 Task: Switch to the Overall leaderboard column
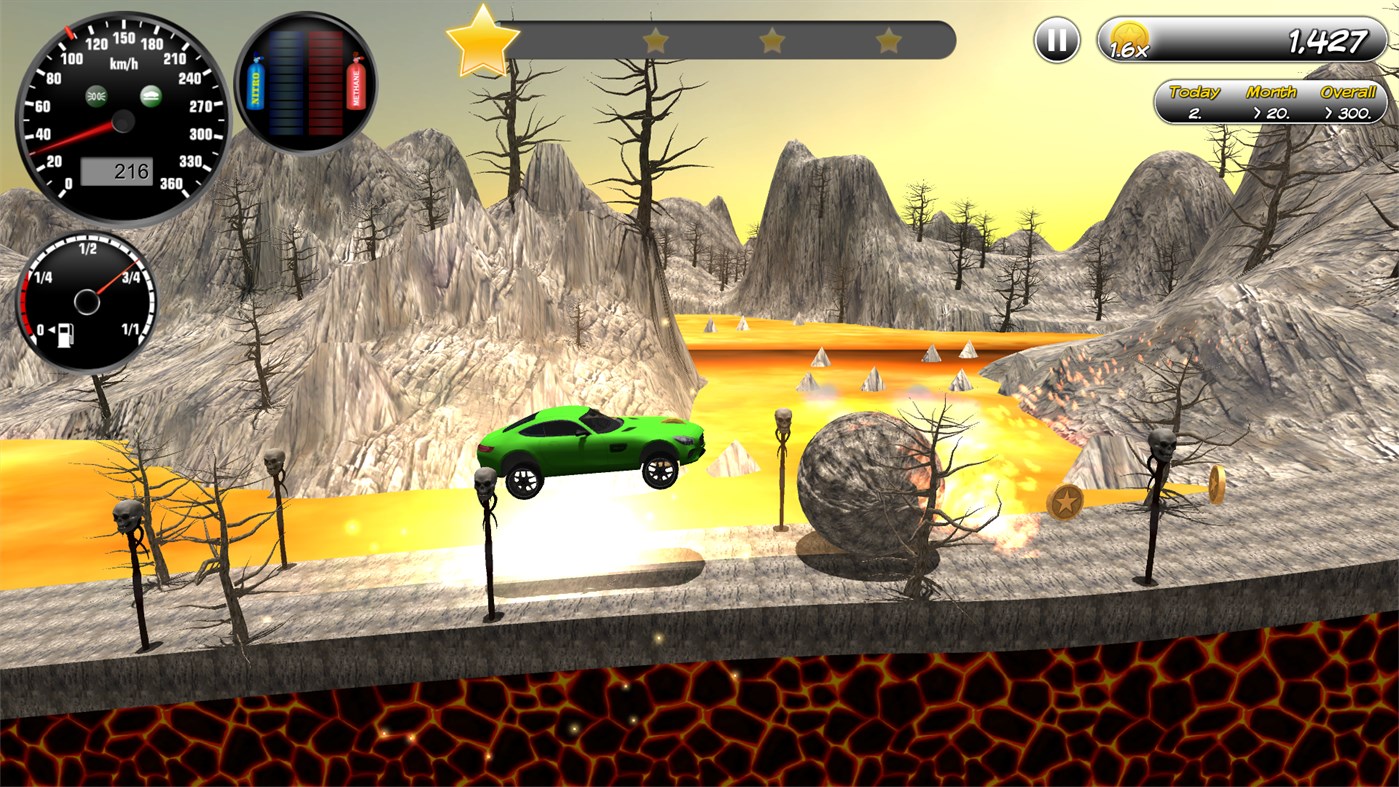[x=1348, y=91]
